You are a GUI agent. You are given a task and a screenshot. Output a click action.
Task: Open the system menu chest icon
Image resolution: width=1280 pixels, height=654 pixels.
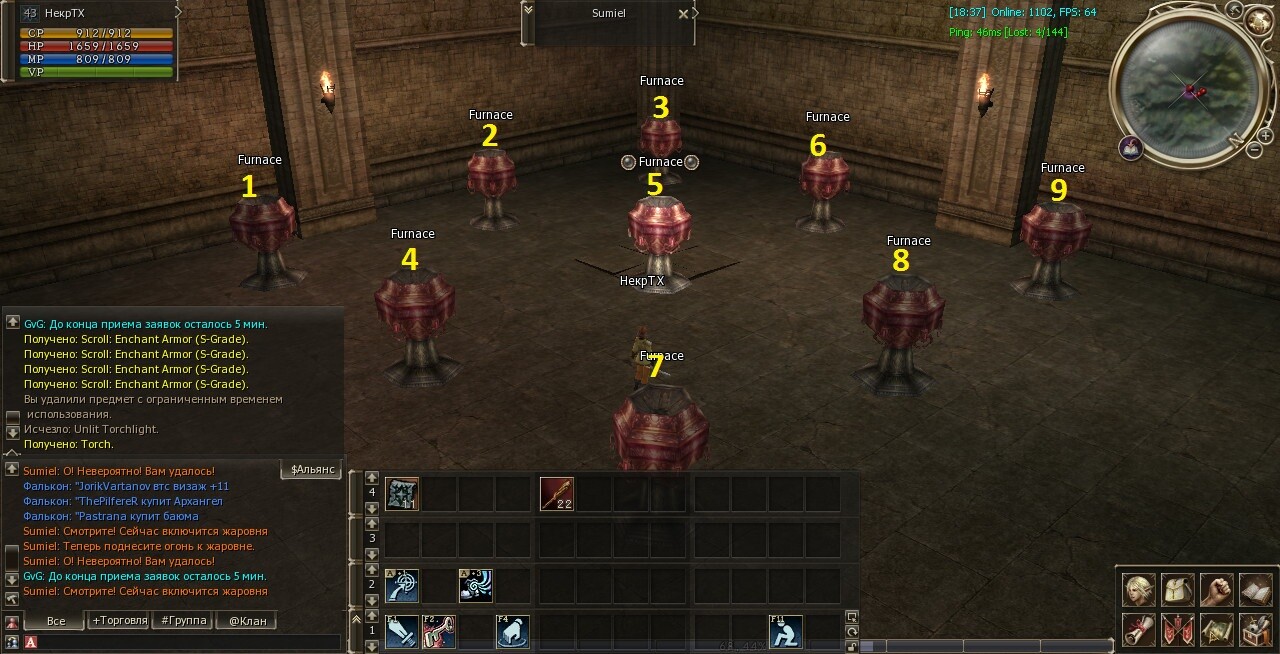pos(1255,630)
